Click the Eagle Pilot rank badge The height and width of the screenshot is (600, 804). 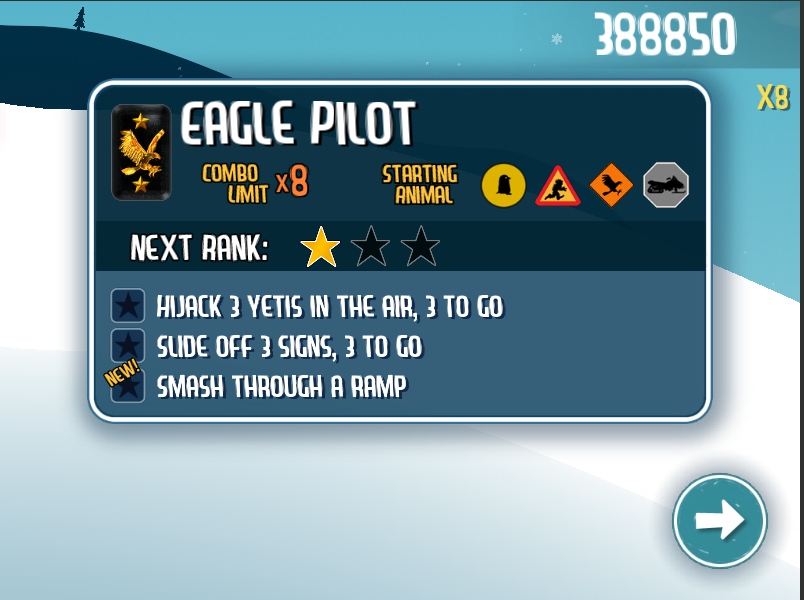tap(138, 152)
